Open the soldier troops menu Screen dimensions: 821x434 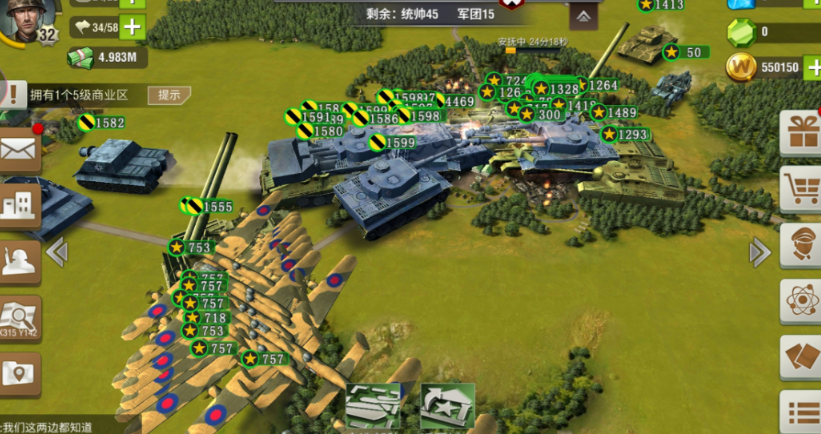[19, 260]
